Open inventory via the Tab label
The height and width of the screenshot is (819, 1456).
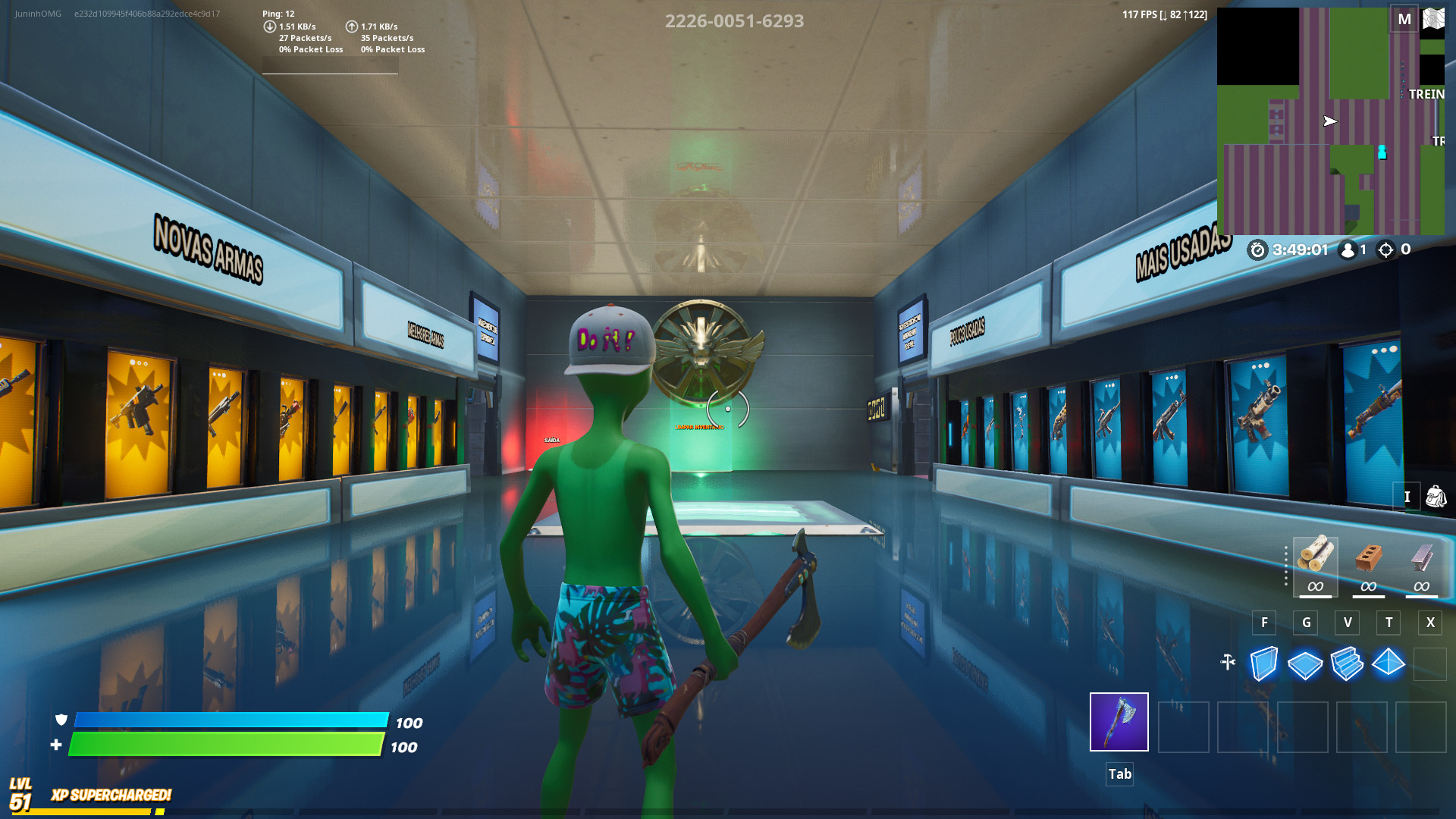(1119, 774)
